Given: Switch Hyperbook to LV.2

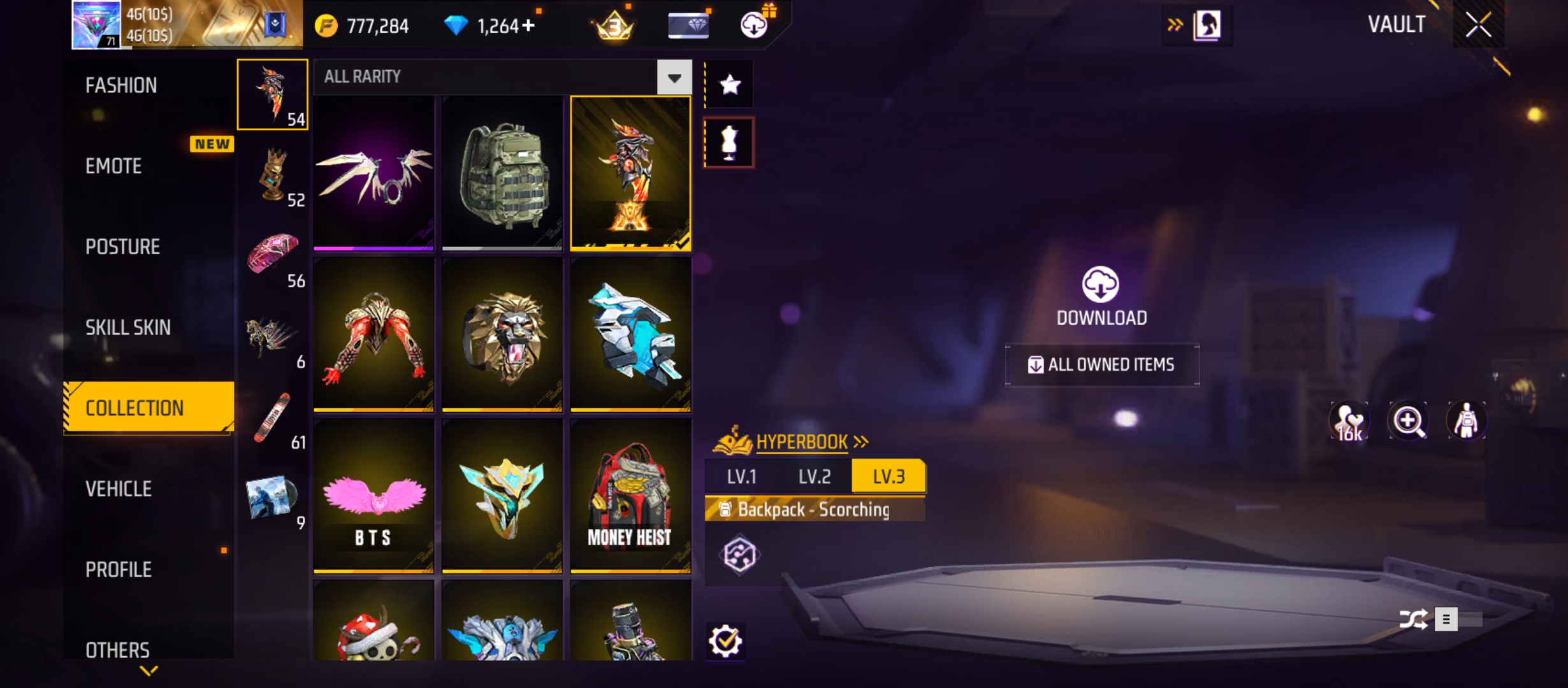Looking at the screenshot, I should (x=815, y=477).
